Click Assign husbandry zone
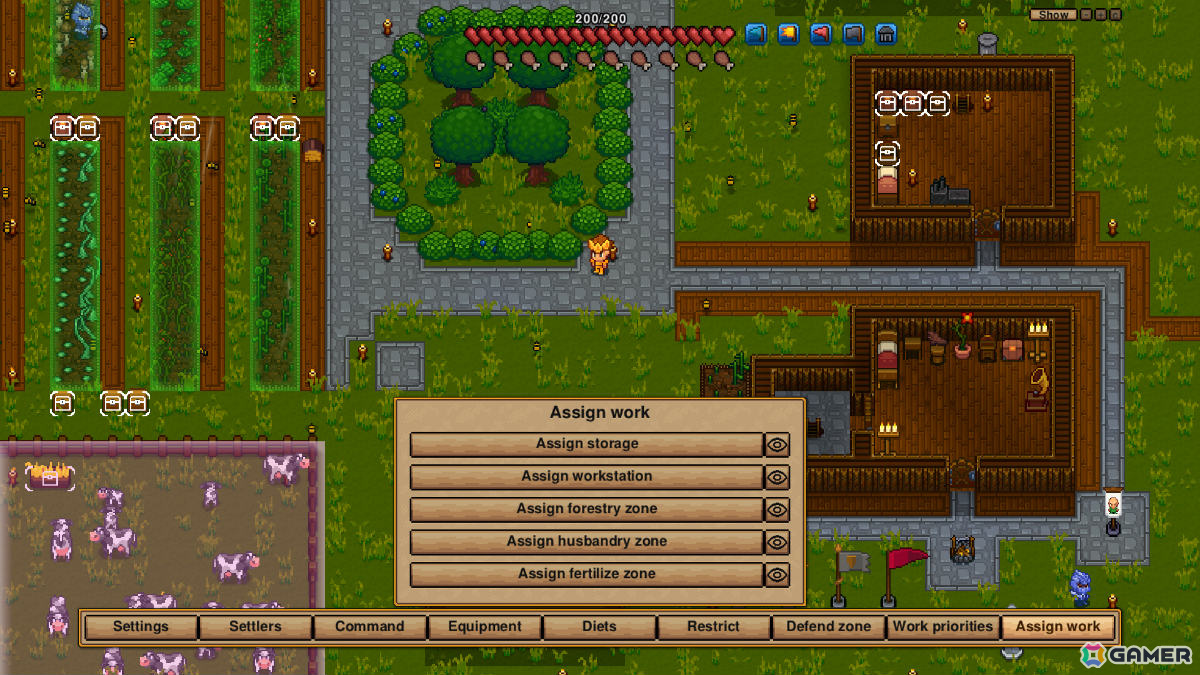This screenshot has height=675, width=1200. pos(587,542)
